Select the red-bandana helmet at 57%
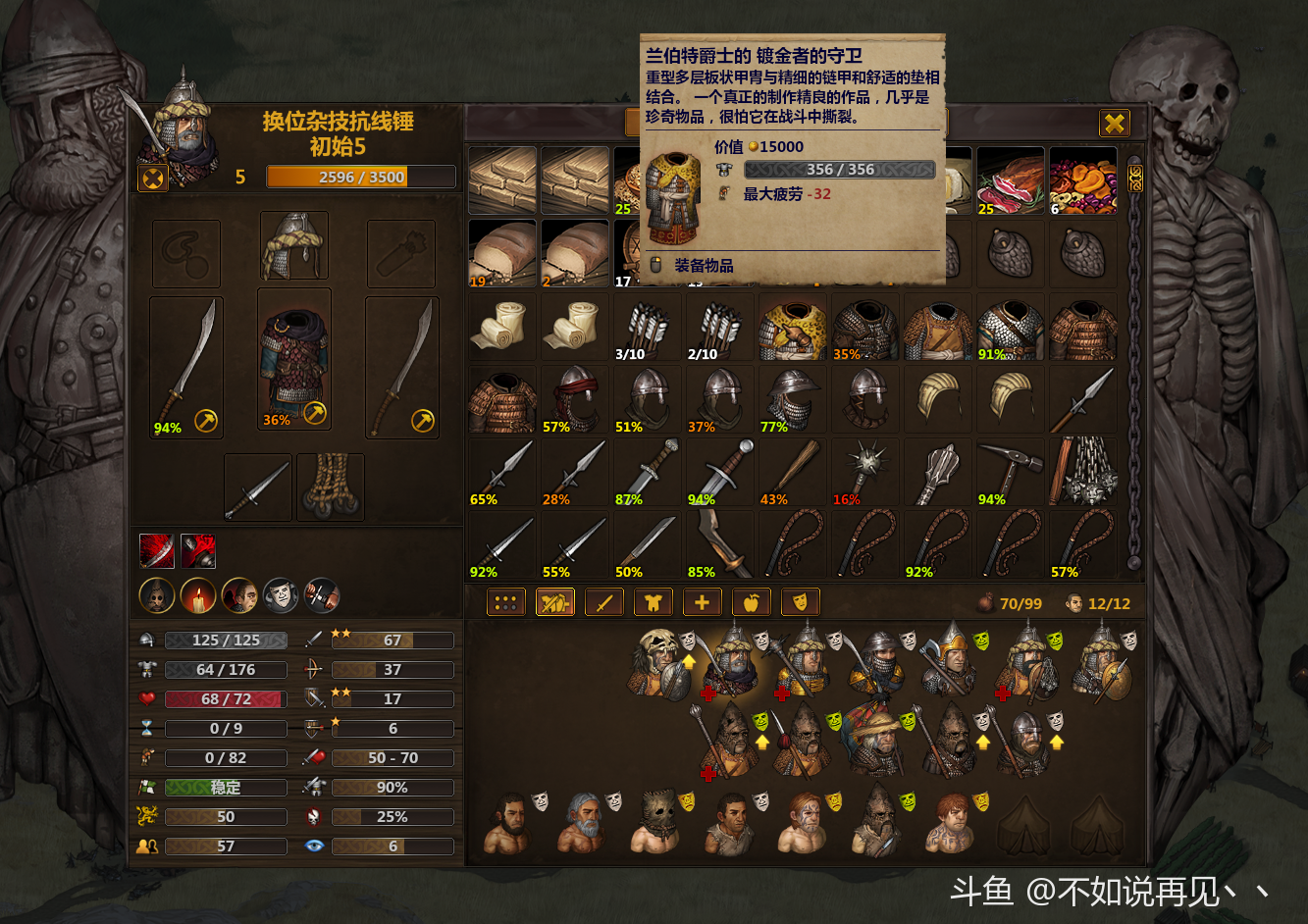The height and width of the screenshot is (924, 1308). (x=574, y=399)
